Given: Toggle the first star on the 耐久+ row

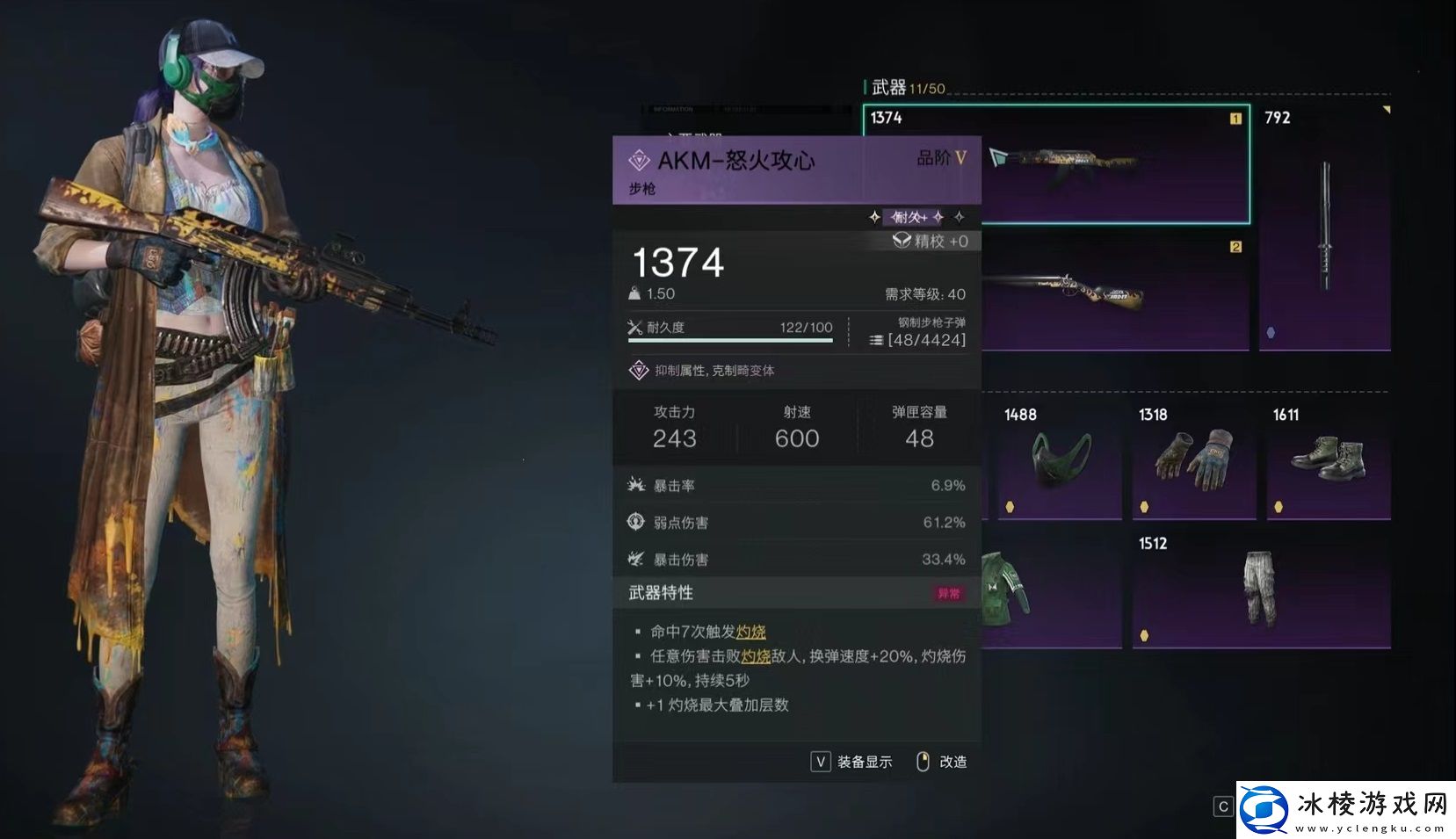Looking at the screenshot, I should point(873,217).
